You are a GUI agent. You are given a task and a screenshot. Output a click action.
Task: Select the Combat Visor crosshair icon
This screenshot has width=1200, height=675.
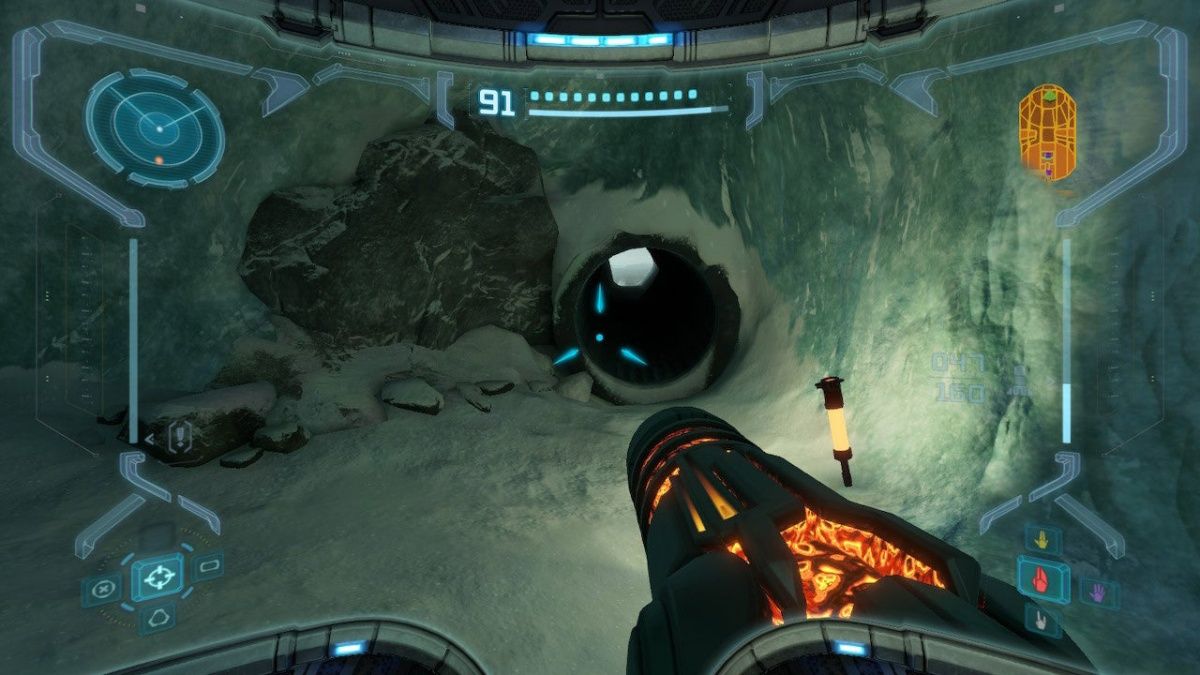pos(157,577)
